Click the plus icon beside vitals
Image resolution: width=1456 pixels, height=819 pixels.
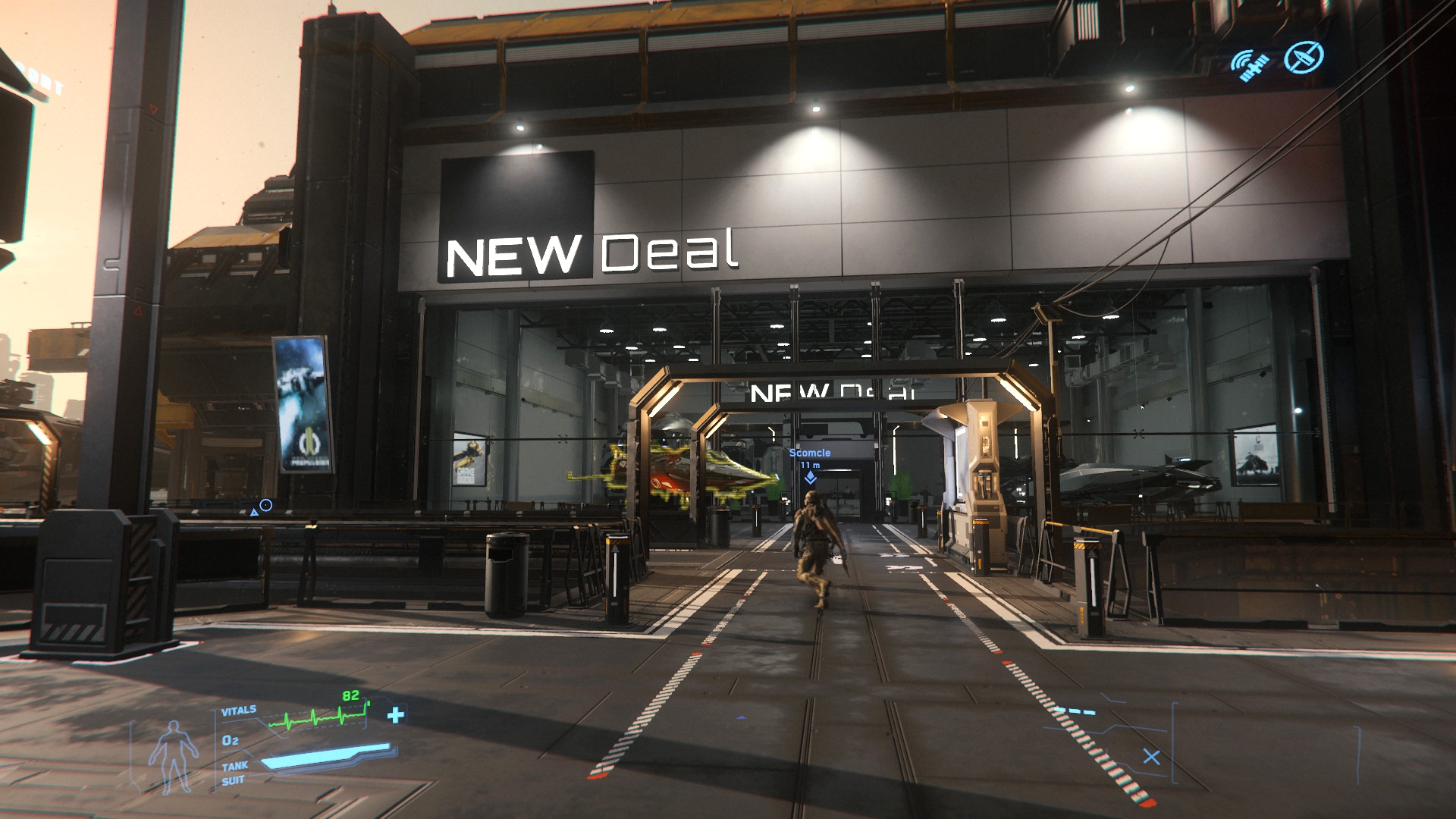(x=395, y=715)
